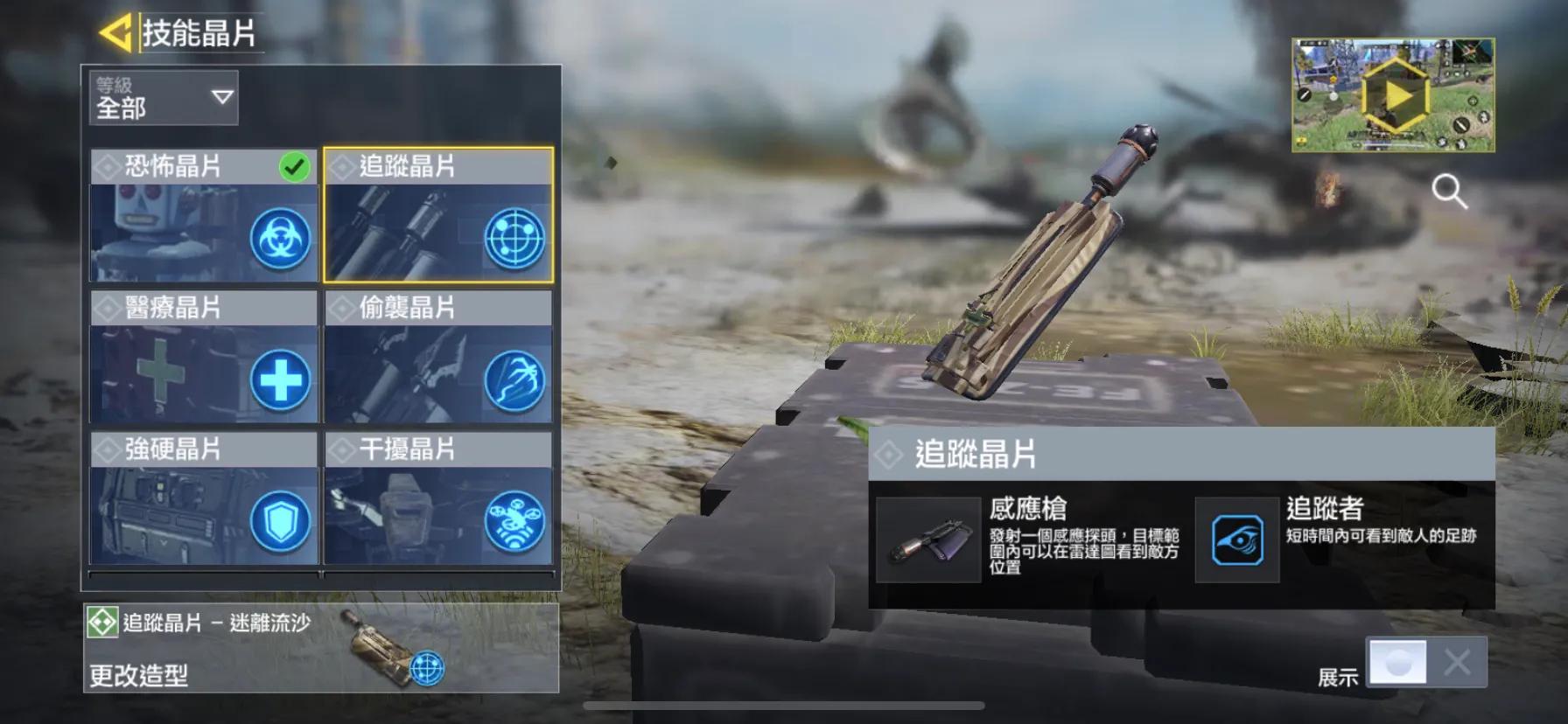Open 更改造型 to change the skin
This screenshot has width=1568, height=724.
[138, 675]
